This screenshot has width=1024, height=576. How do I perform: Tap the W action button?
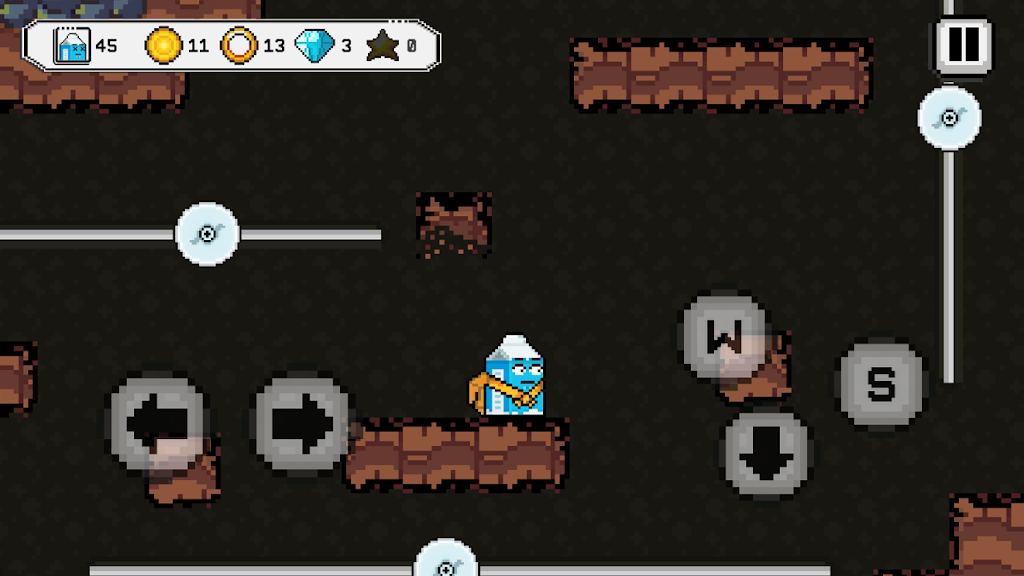point(724,336)
